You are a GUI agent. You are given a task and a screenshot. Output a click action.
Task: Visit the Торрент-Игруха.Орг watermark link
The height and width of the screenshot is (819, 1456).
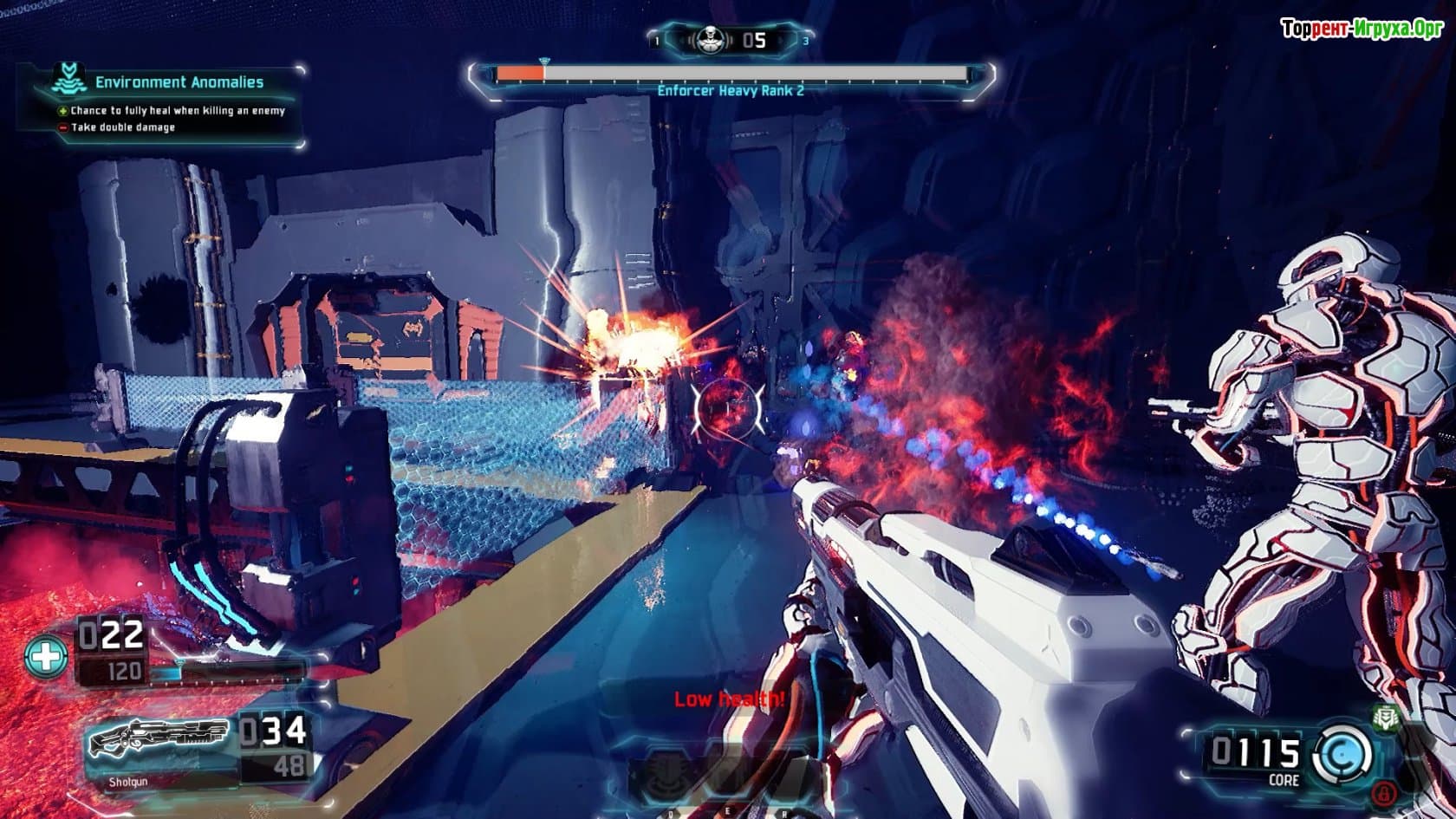point(1360,29)
